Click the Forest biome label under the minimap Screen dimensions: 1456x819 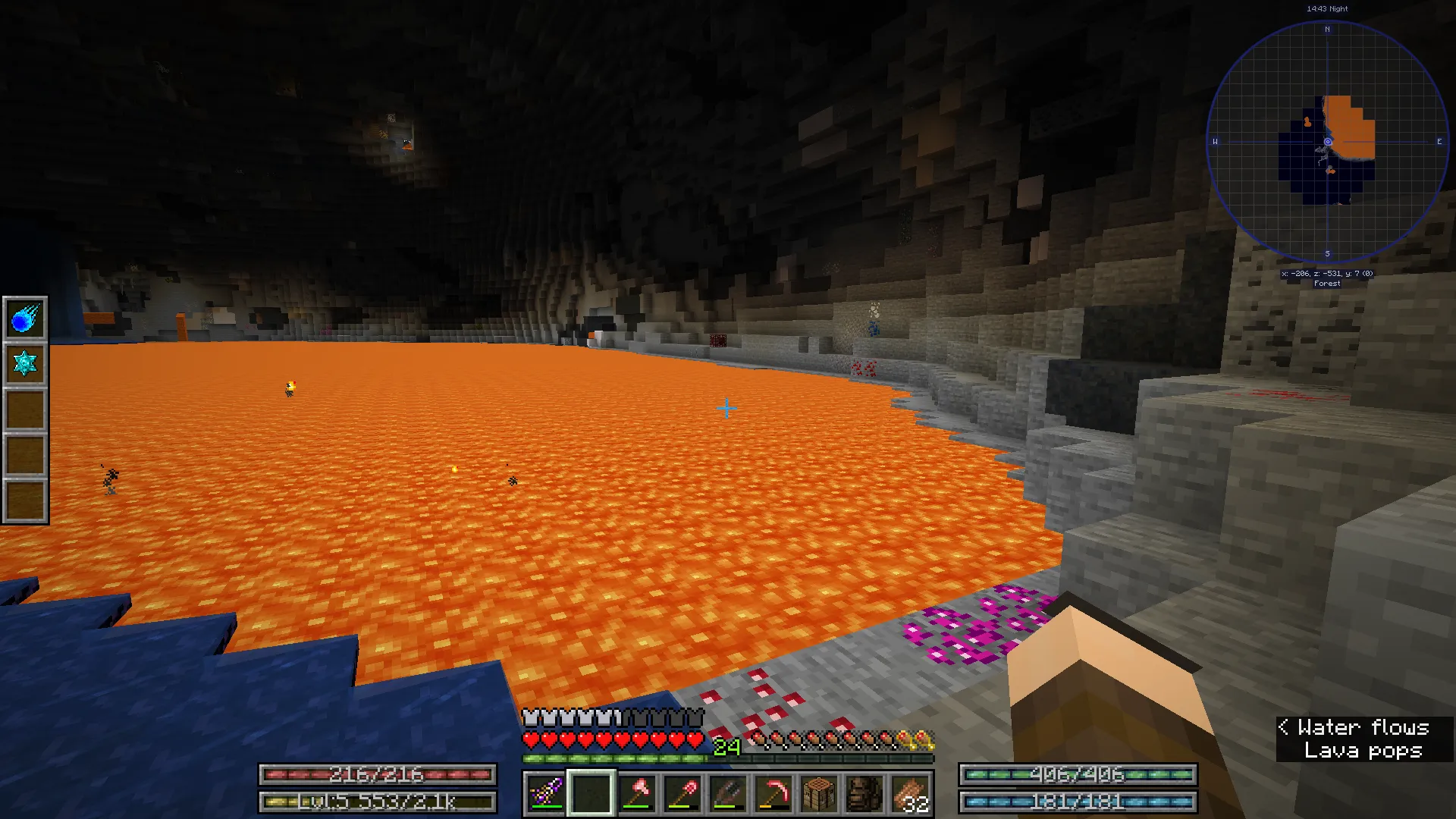point(1326,282)
